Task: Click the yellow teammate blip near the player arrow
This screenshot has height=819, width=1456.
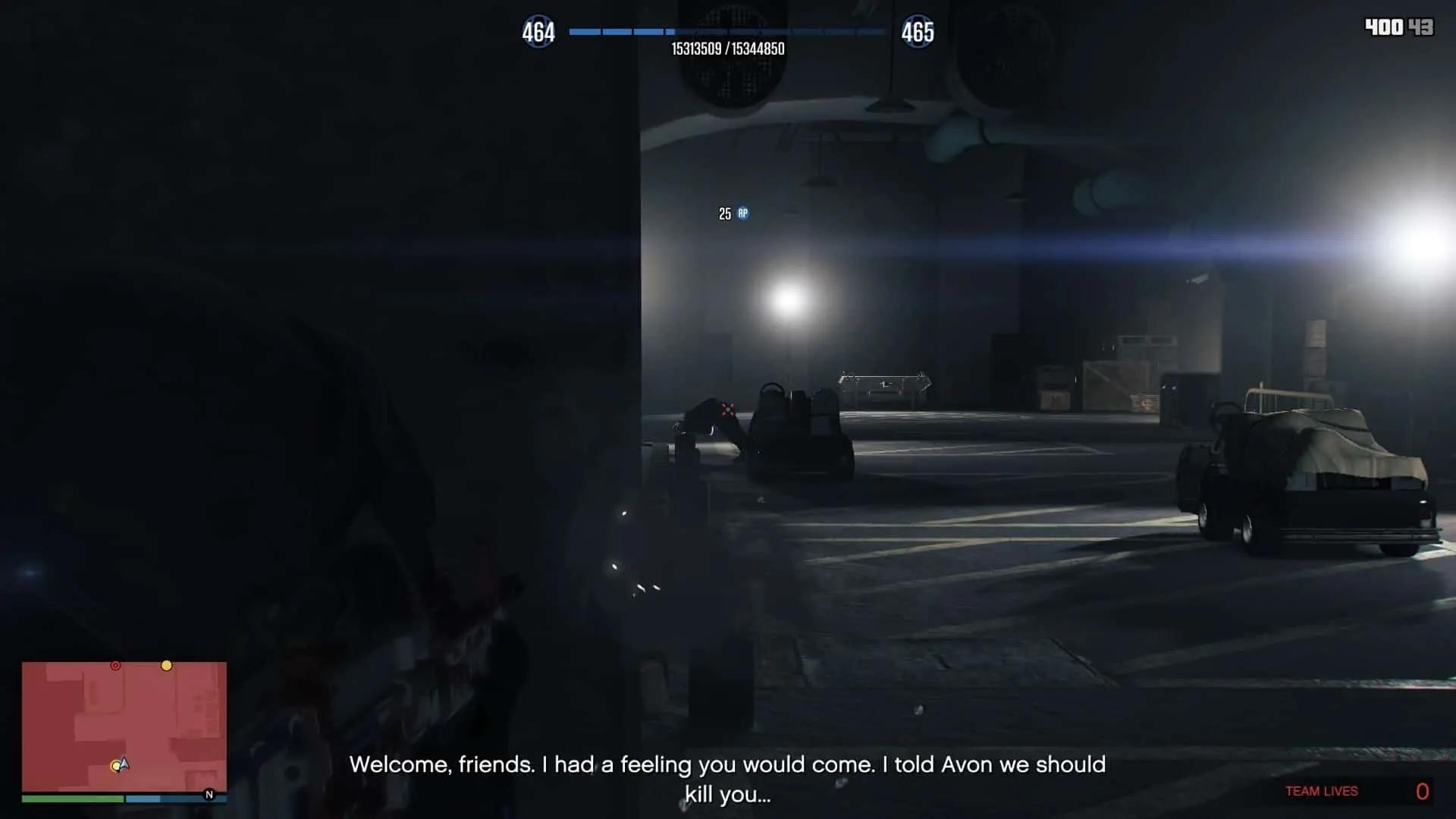Action: coord(116,766)
